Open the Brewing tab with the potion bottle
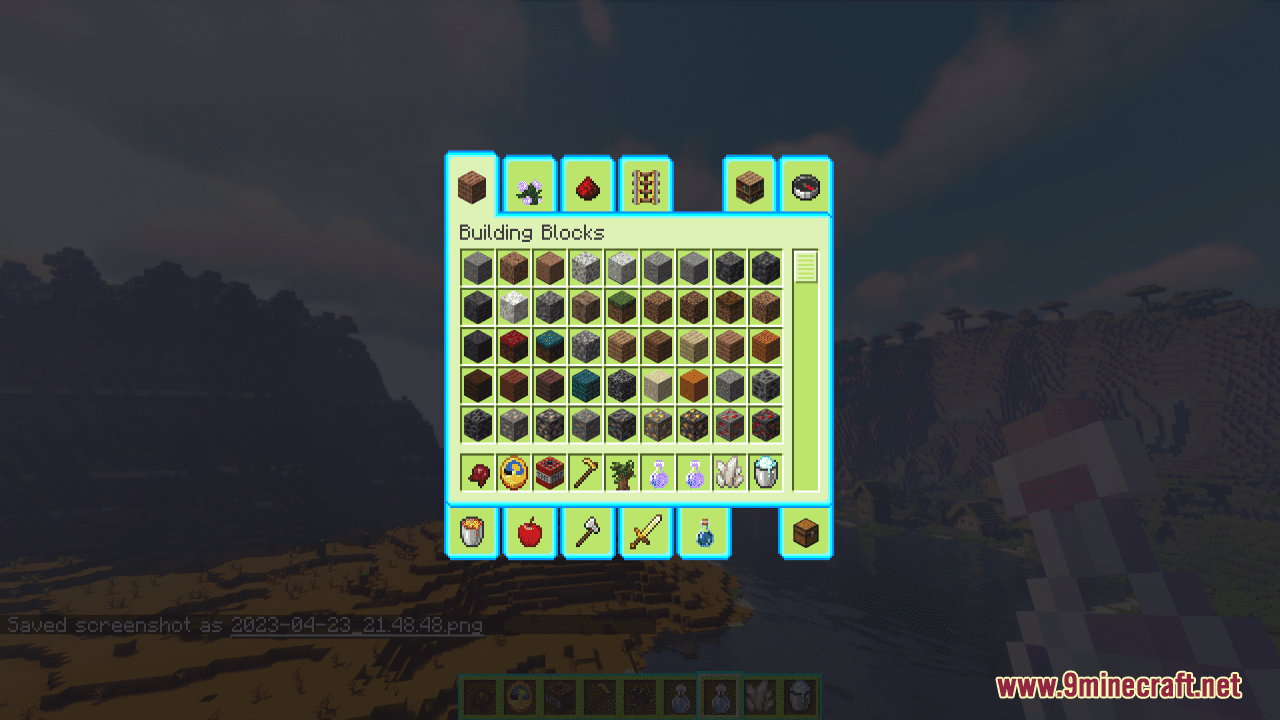Image resolution: width=1280 pixels, height=720 pixels. pos(705,532)
